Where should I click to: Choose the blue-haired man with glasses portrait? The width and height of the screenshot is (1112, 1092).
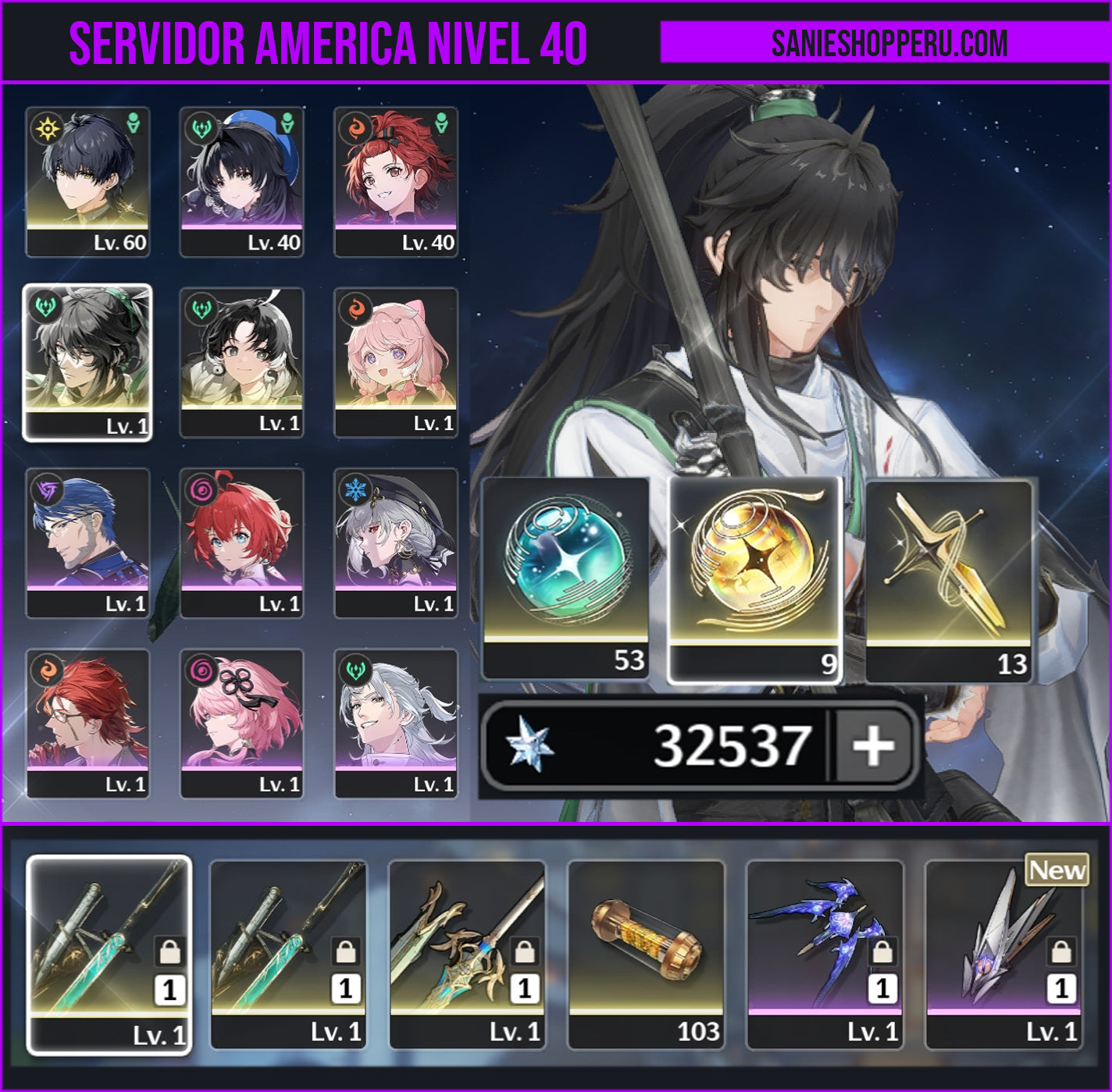coord(87,542)
